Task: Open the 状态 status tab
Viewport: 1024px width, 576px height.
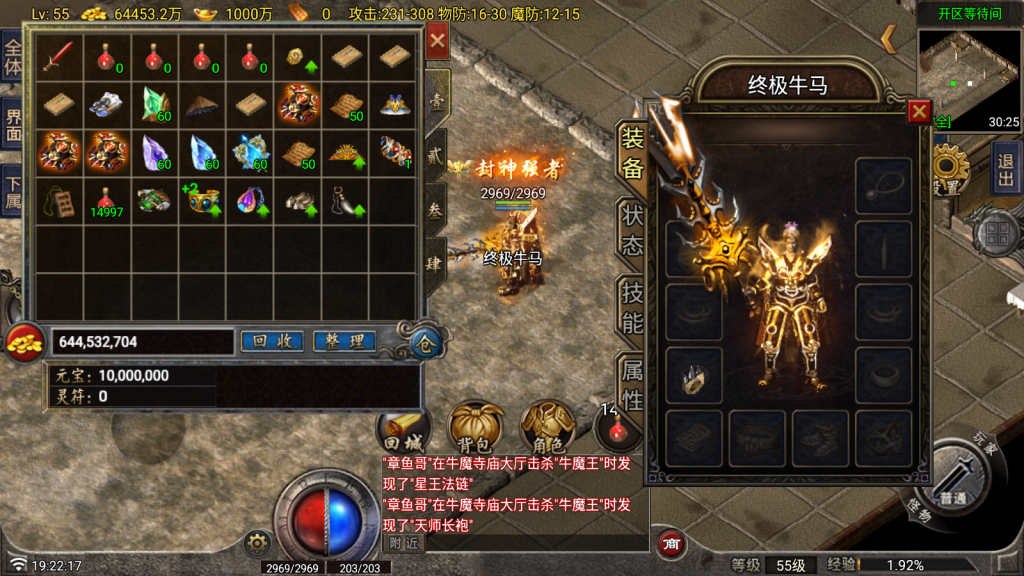Action: [633, 230]
